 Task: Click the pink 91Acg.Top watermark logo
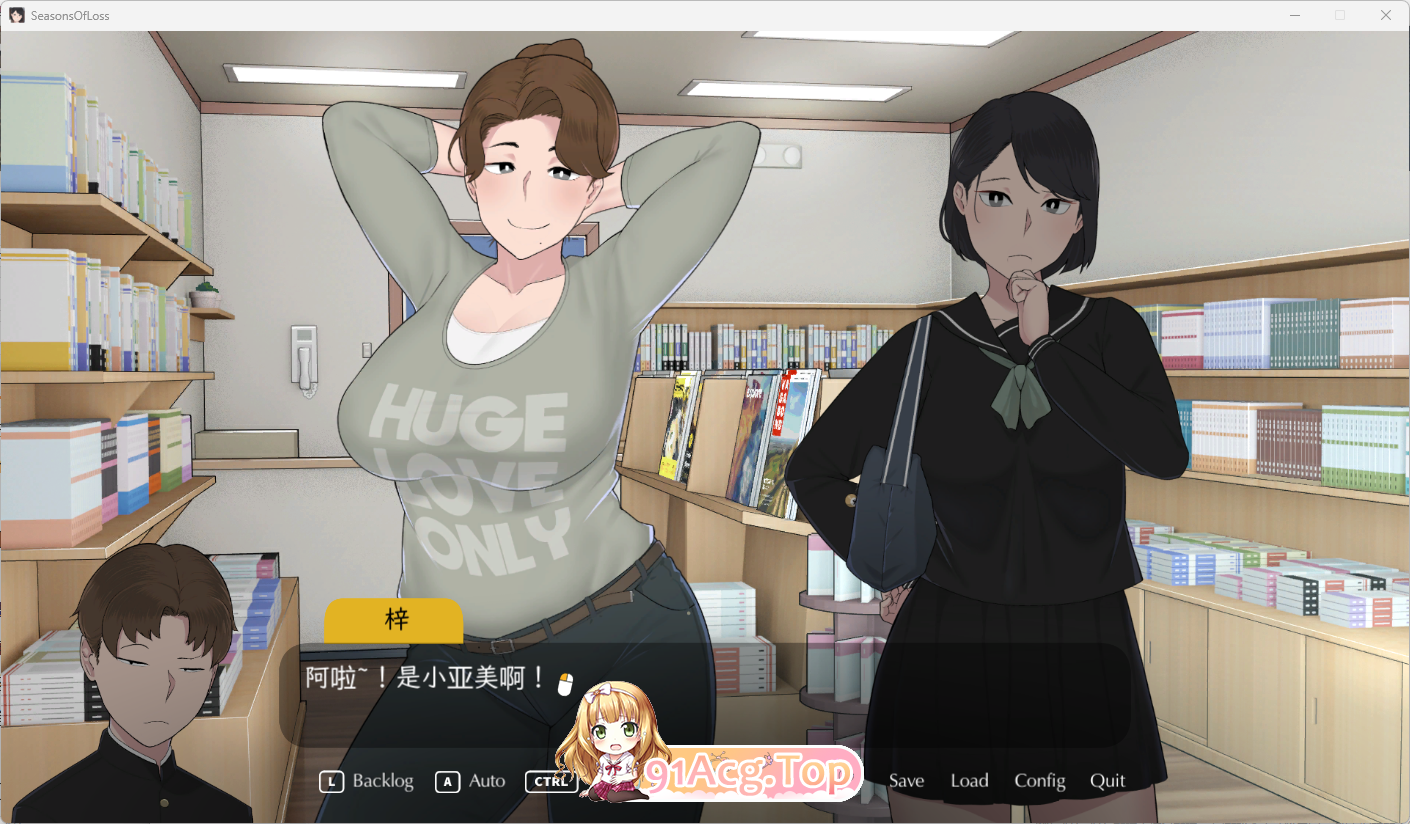pos(755,772)
